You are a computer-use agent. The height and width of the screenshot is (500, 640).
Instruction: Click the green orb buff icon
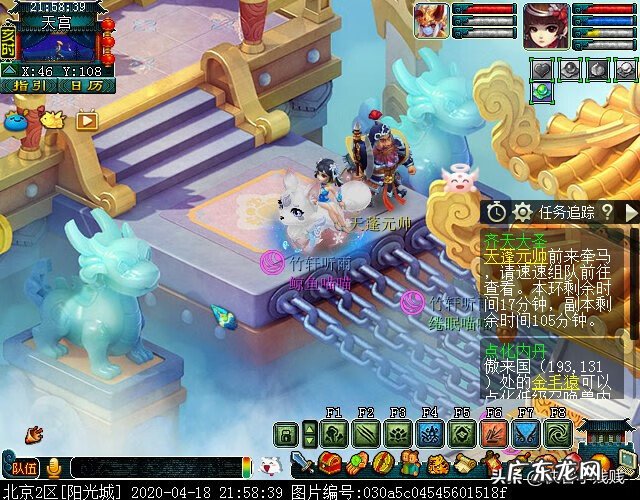tap(541, 91)
